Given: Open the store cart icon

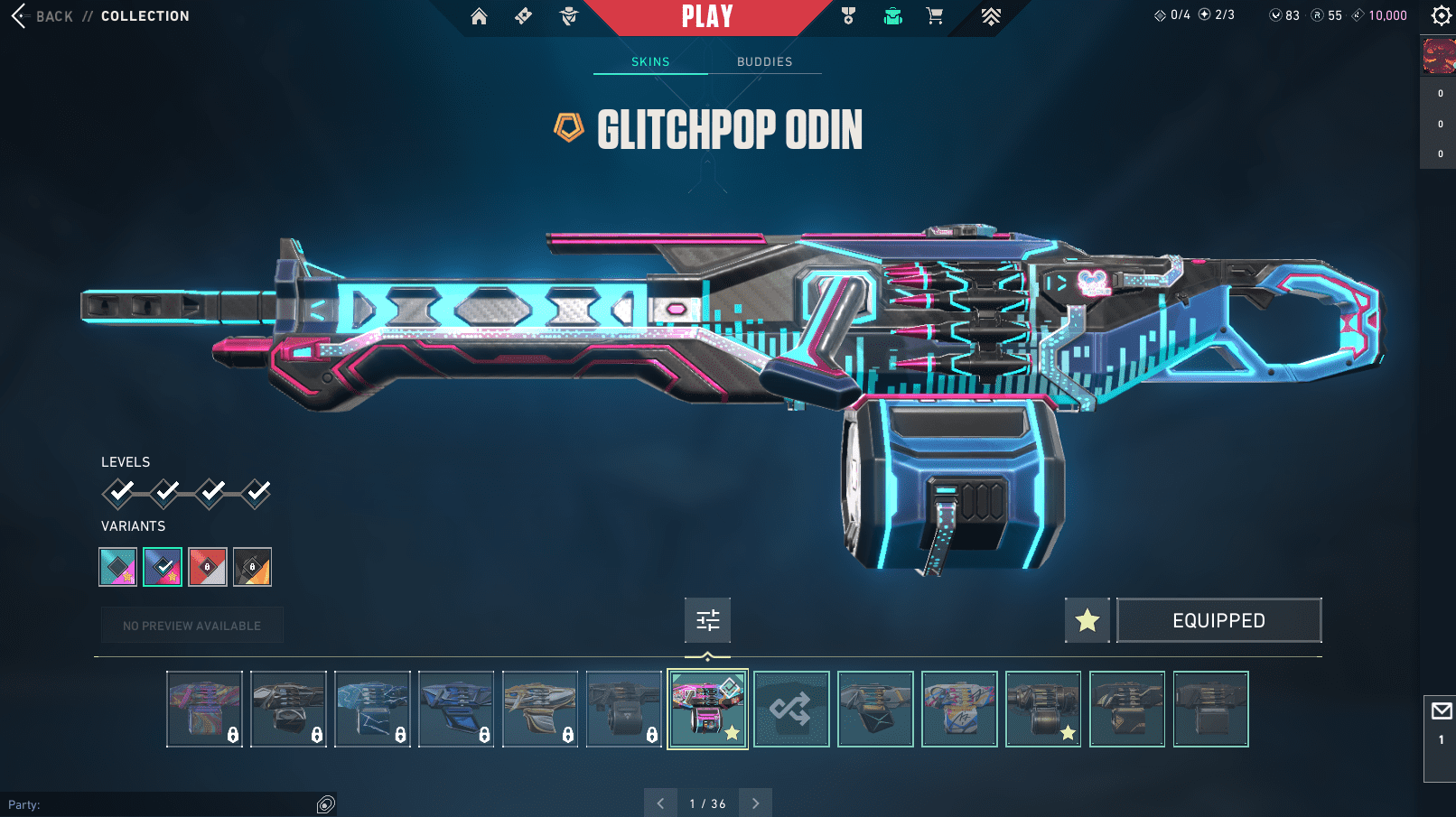Looking at the screenshot, I should [935, 16].
